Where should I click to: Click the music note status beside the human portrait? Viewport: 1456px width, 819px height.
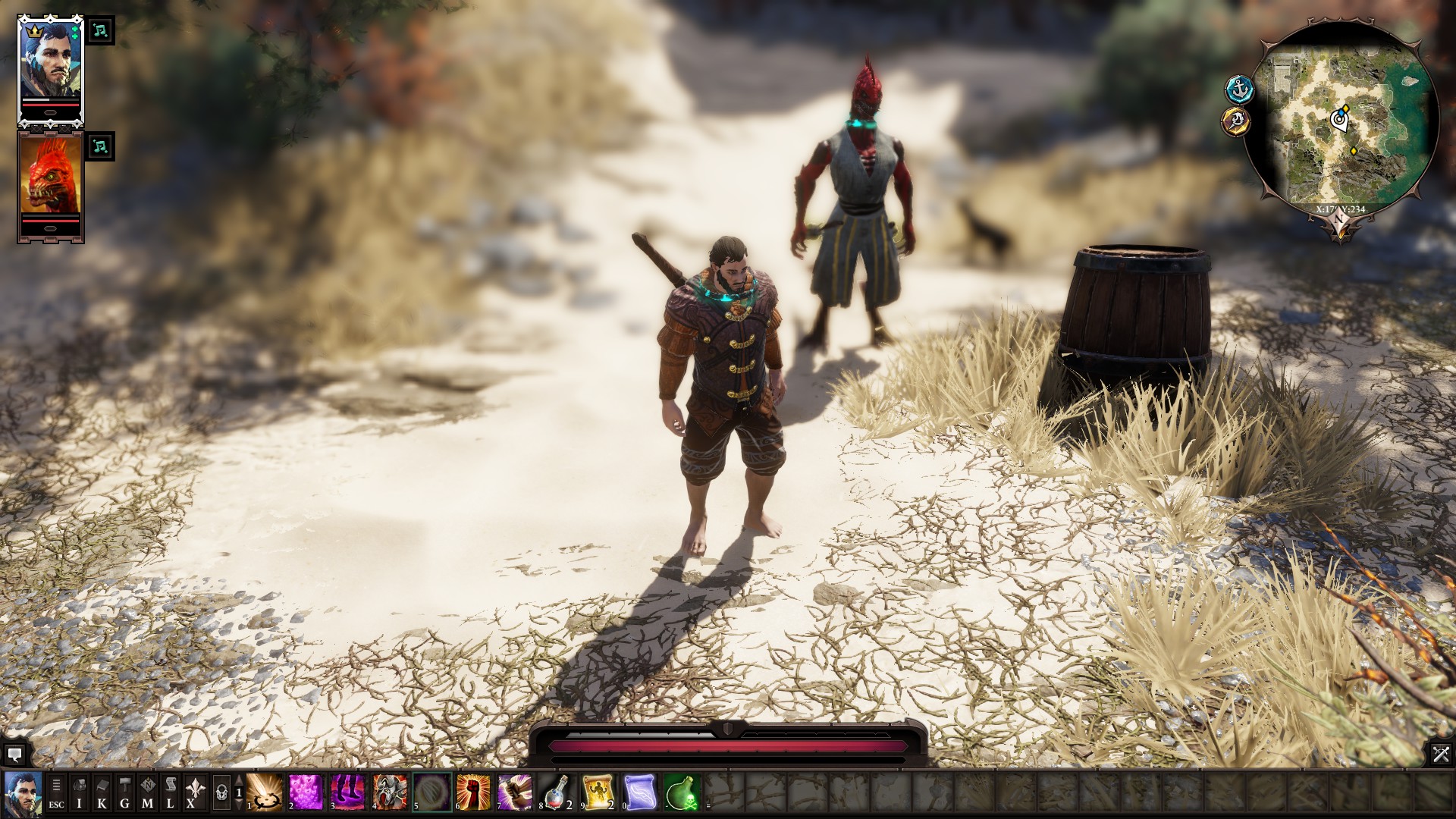point(100,31)
